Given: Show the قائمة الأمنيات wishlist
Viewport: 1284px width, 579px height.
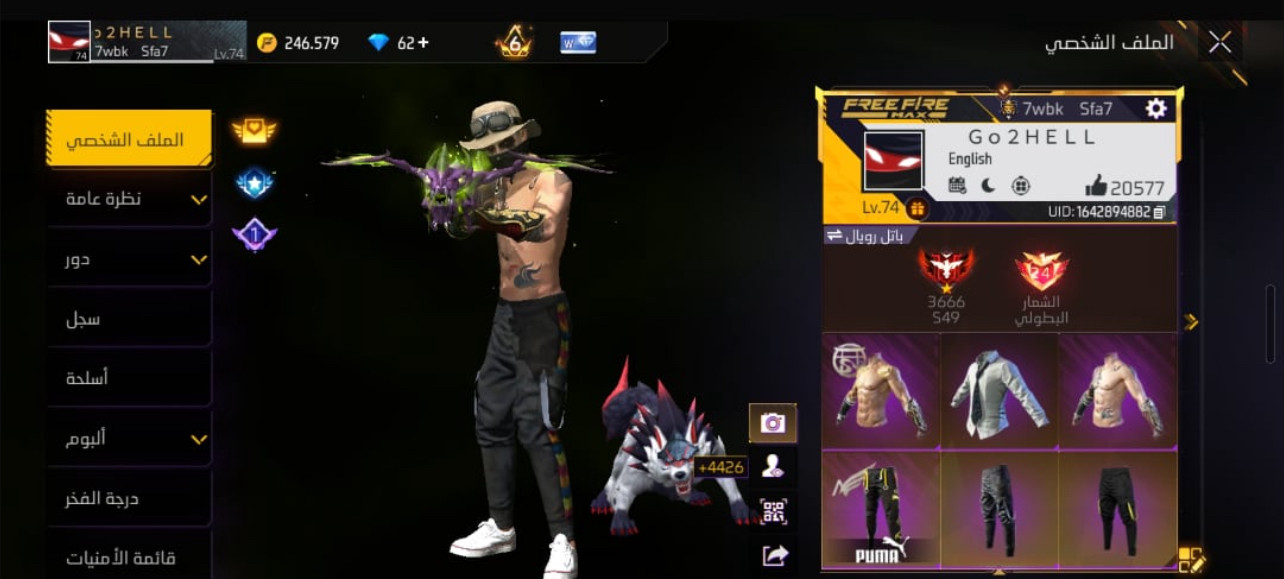Looking at the screenshot, I should coord(129,556).
